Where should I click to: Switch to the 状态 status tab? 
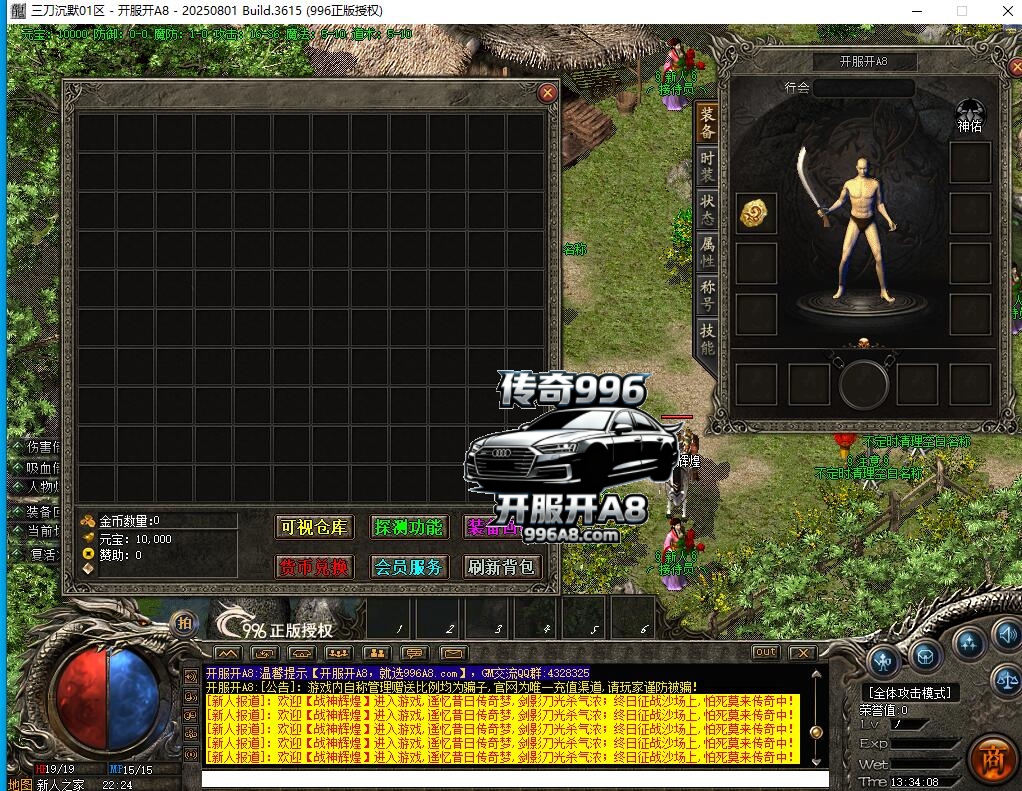tap(707, 208)
